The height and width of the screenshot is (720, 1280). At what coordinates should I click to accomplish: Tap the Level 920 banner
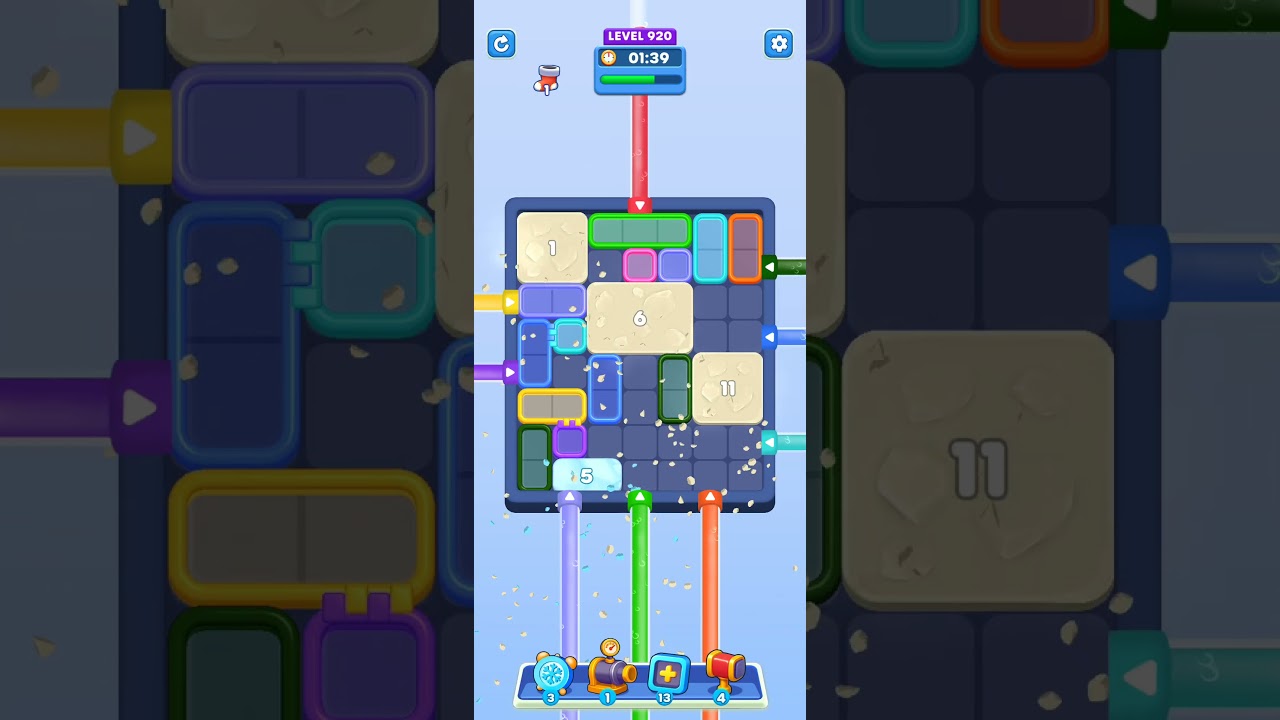tap(640, 36)
